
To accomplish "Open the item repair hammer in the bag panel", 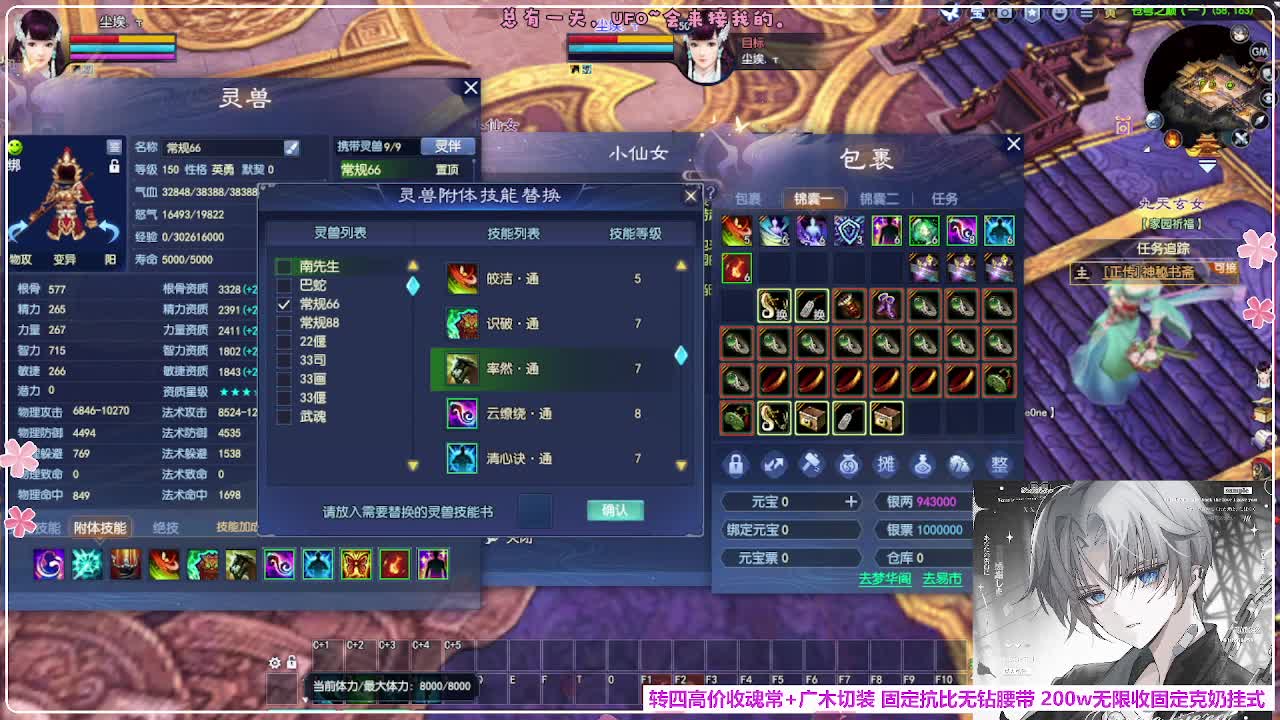I will click(x=812, y=465).
